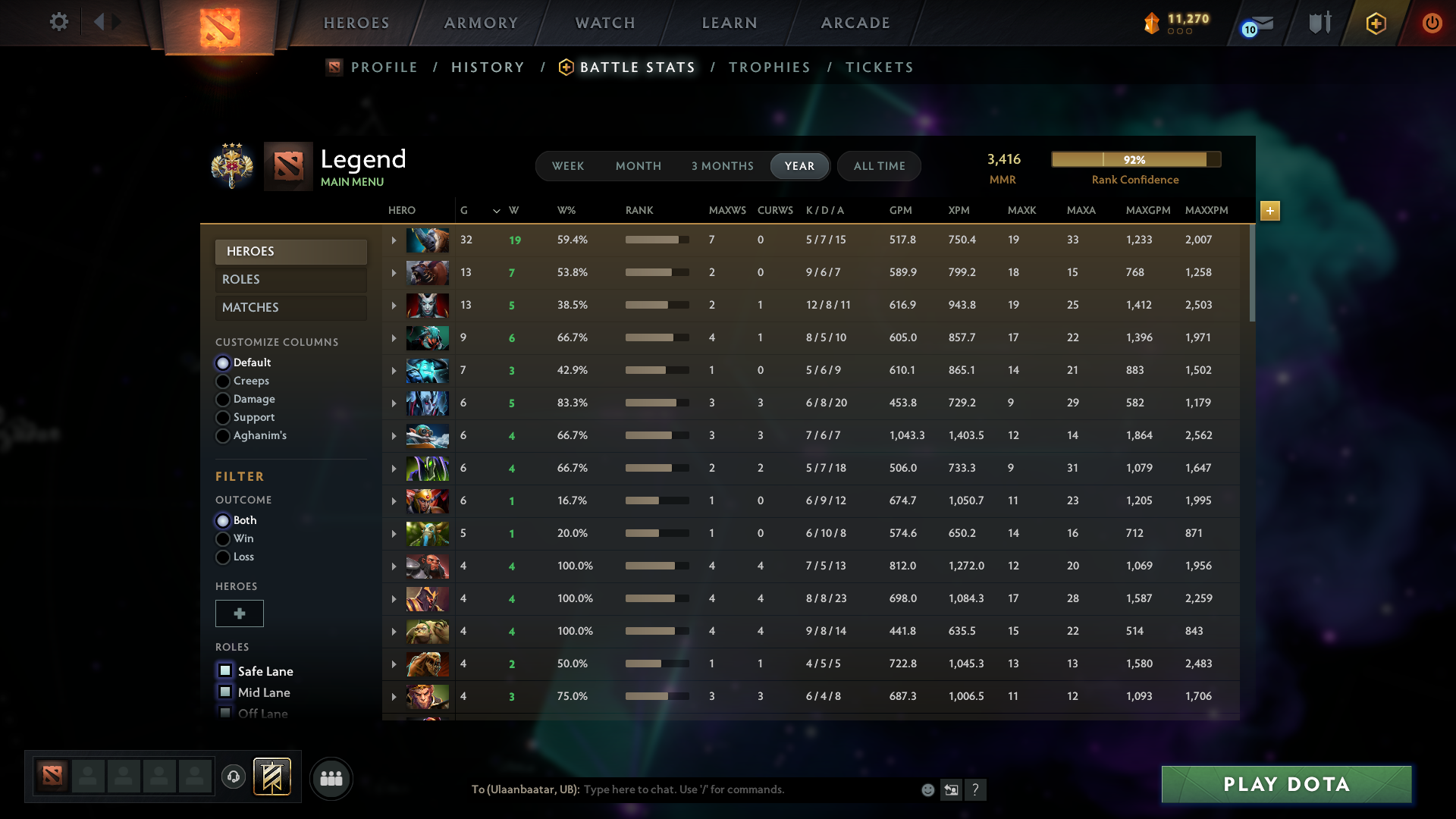Toggle the headset voice chat icon
The image size is (1456, 819).
234,778
